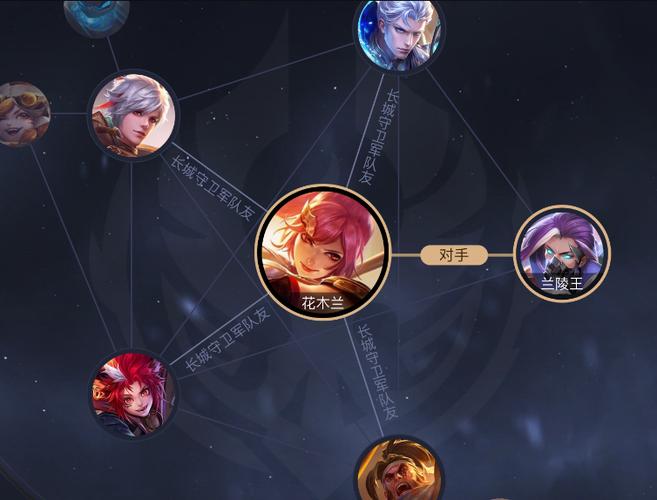Screen dimensions: 657x500
Task: Select the red-haired hero portrait
Action: (133, 393)
